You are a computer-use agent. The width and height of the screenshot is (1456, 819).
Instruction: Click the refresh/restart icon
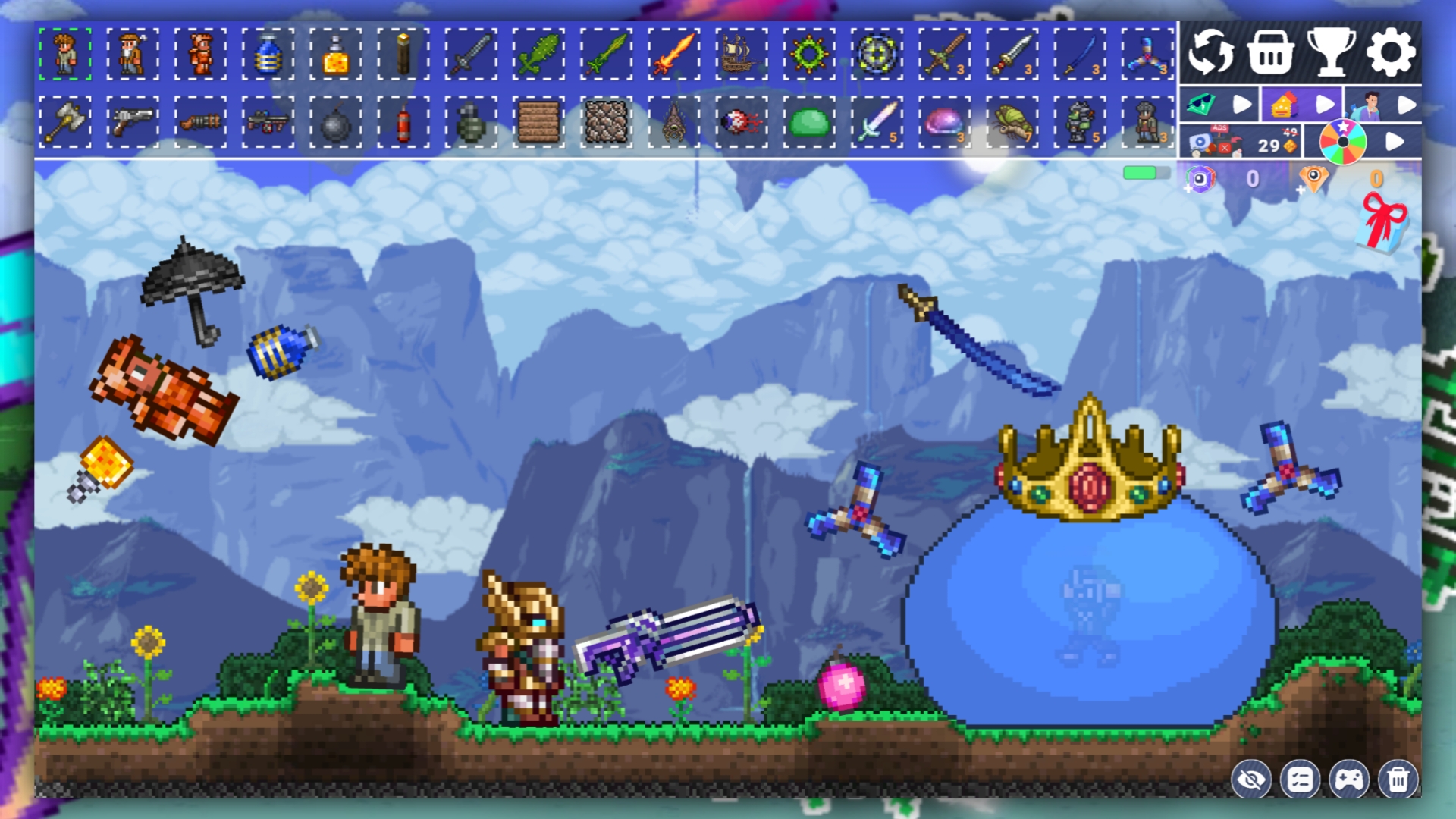[x=1211, y=52]
